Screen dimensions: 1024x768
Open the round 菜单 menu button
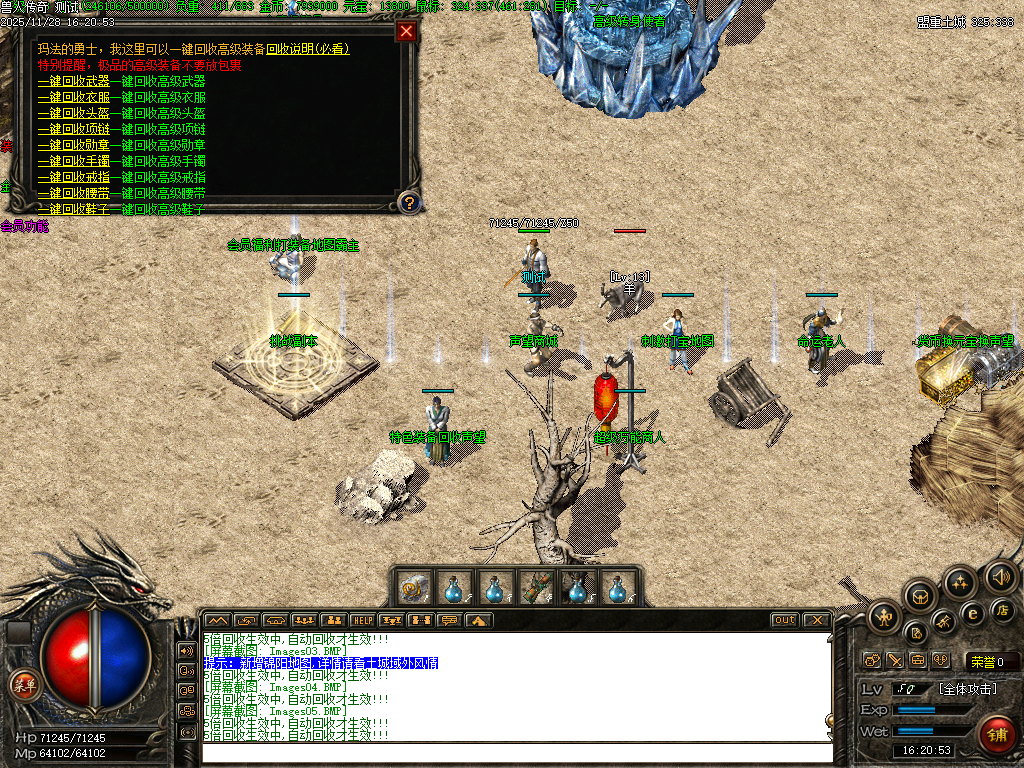pyautogui.click(x=24, y=685)
